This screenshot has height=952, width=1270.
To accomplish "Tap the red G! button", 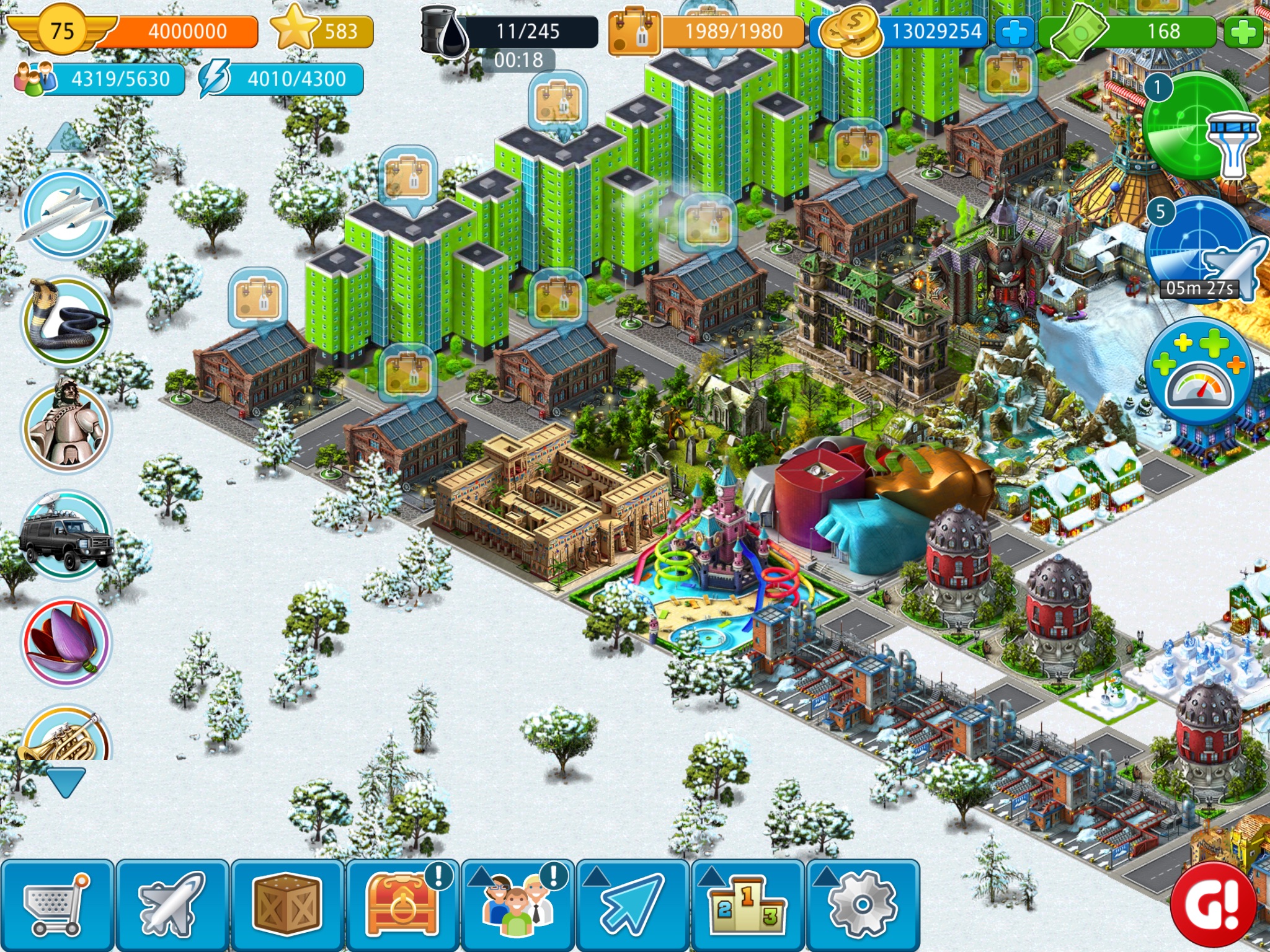I will pyautogui.click(x=1212, y=904).
